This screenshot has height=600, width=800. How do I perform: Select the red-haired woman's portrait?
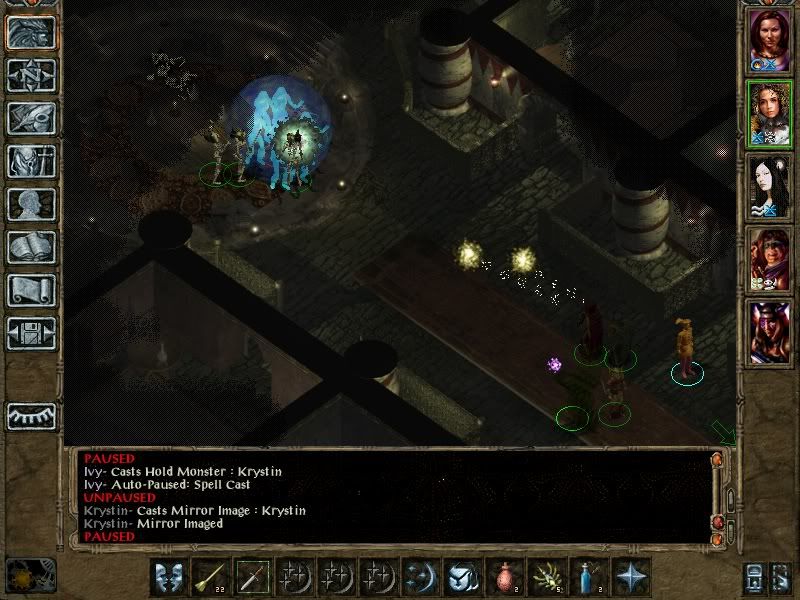(770, 40)
